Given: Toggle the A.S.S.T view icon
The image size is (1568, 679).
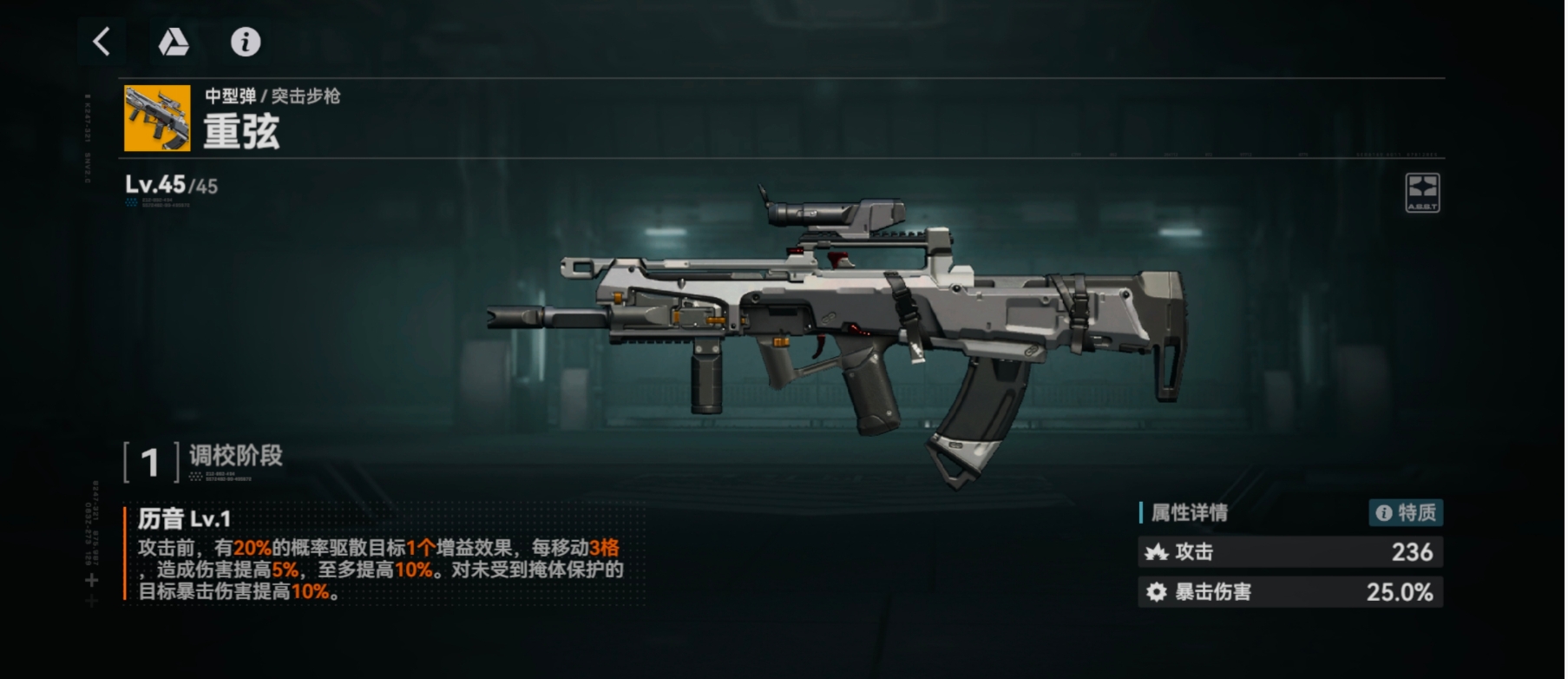Looking at the screenshot, I should tap(1421, 193).
